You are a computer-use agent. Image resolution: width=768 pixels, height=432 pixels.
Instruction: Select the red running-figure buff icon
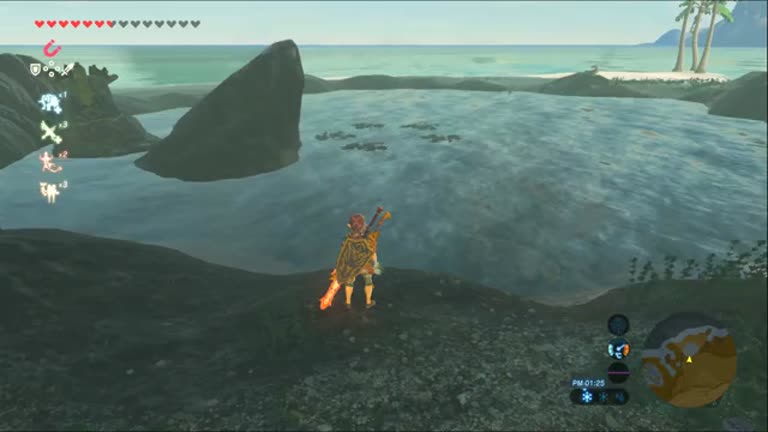coord(50,160)
